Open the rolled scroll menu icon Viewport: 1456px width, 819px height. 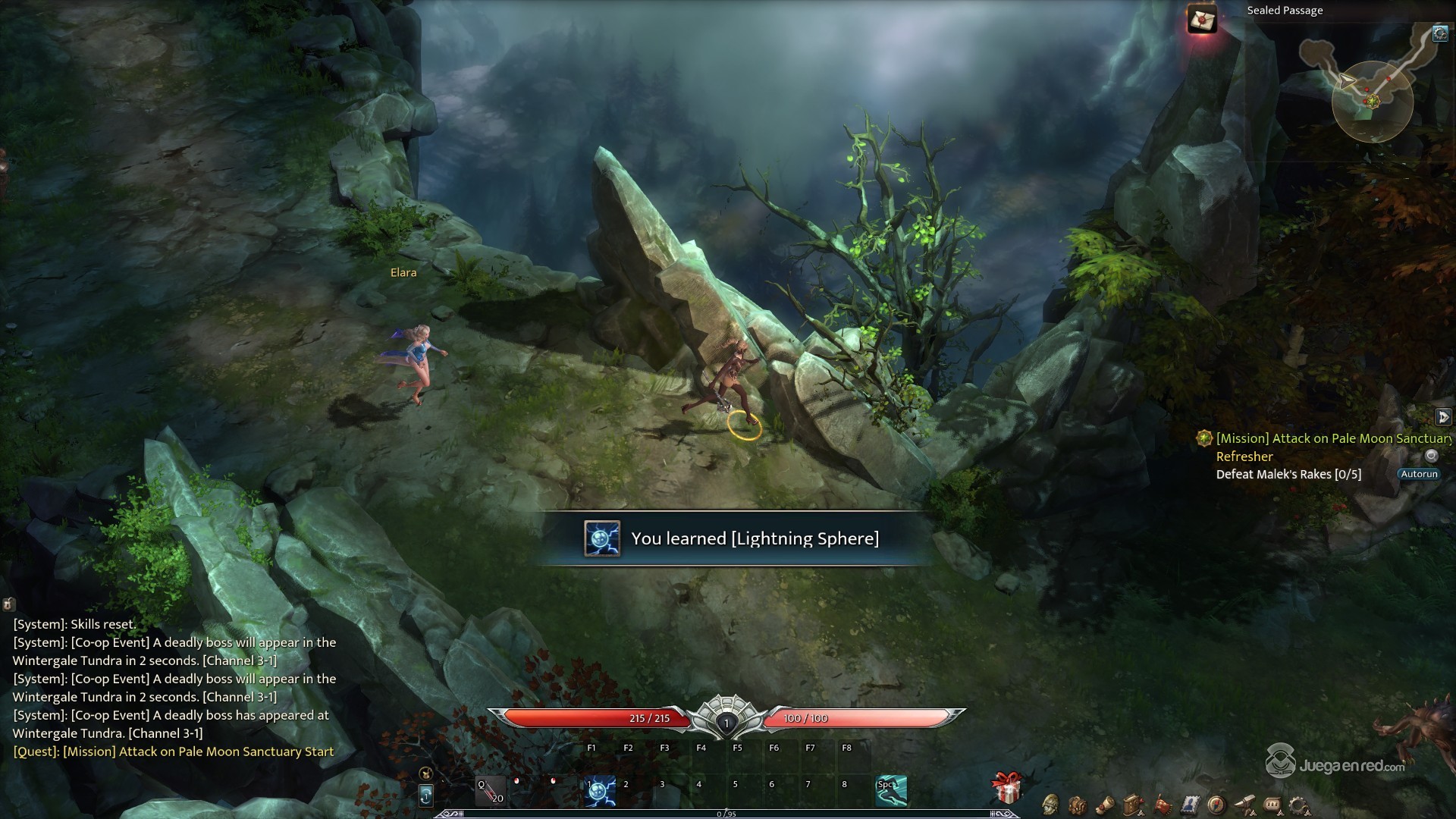tap(1106, 804)
